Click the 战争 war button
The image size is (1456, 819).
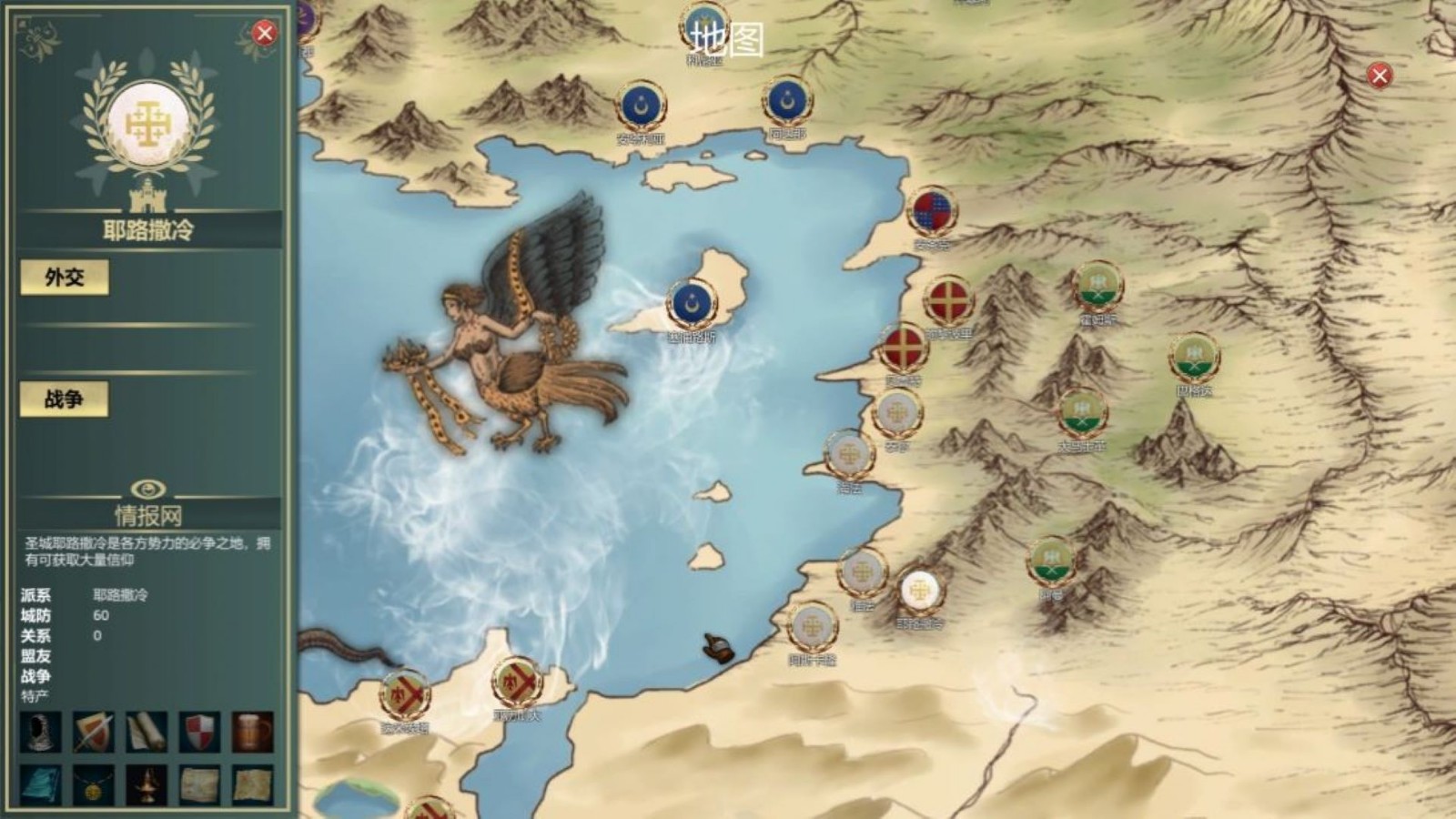coord(65,399)
